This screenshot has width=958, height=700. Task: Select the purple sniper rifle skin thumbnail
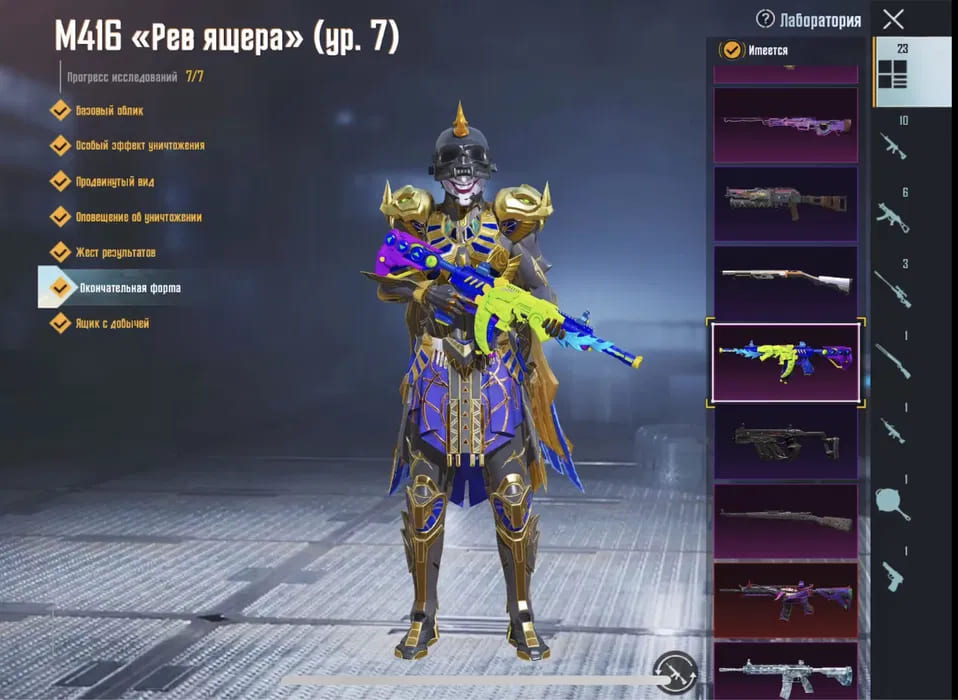point(785,125)
